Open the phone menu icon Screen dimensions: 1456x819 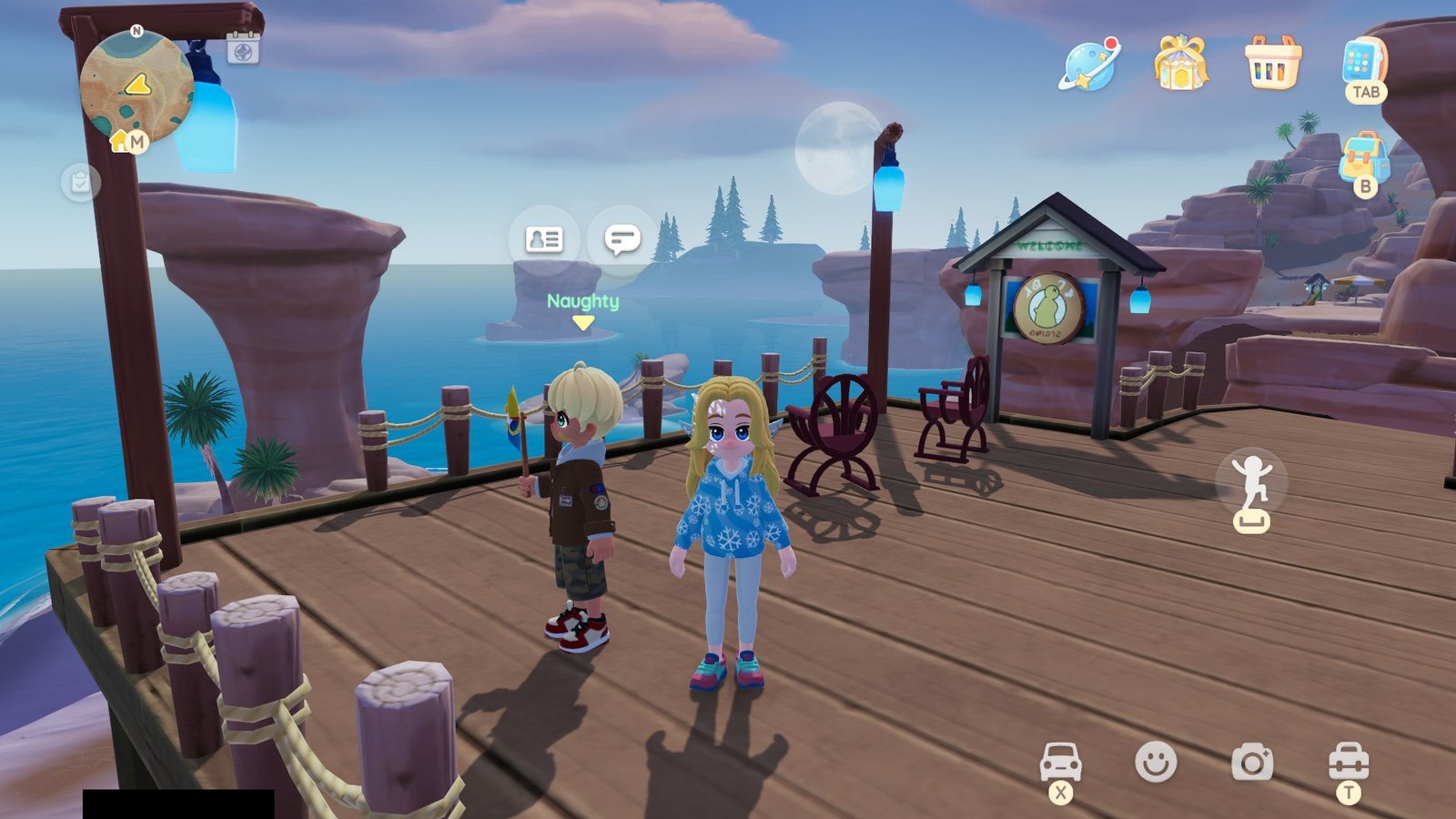click(x=1360, y=64)
